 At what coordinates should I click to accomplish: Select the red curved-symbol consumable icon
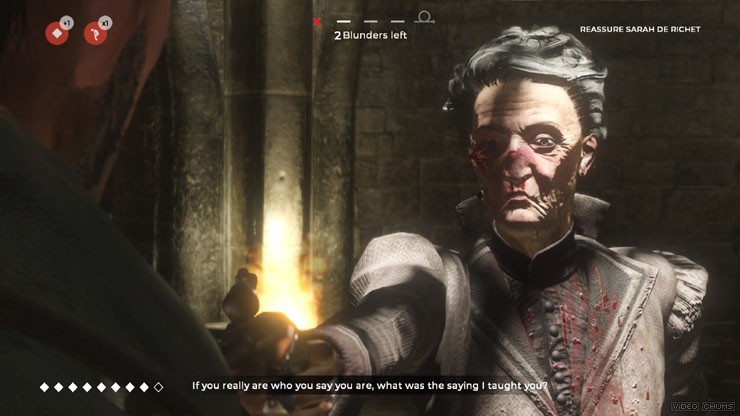96,33
